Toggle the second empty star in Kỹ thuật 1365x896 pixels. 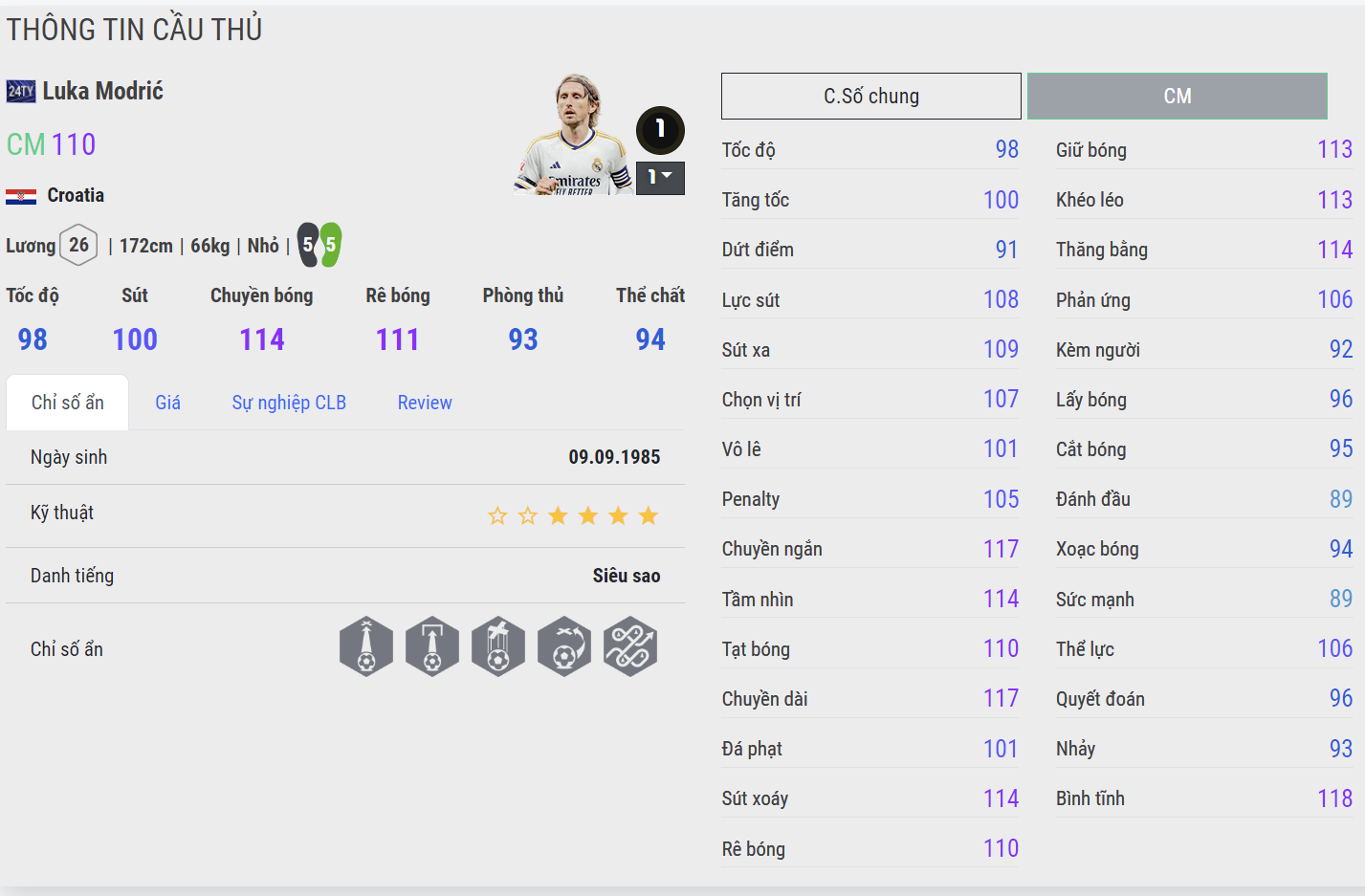527,514
